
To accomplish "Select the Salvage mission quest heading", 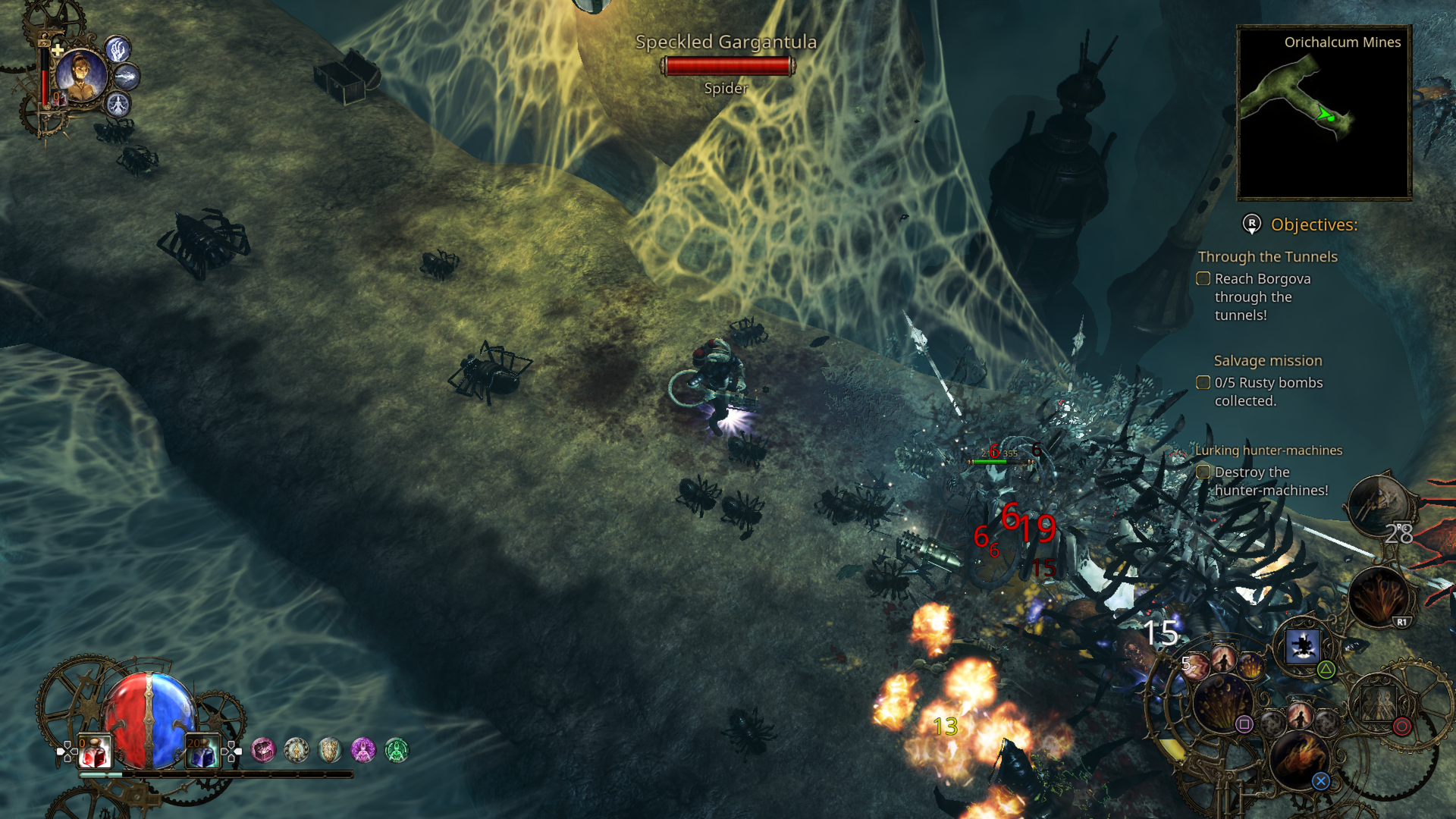I will point(1267,360).
